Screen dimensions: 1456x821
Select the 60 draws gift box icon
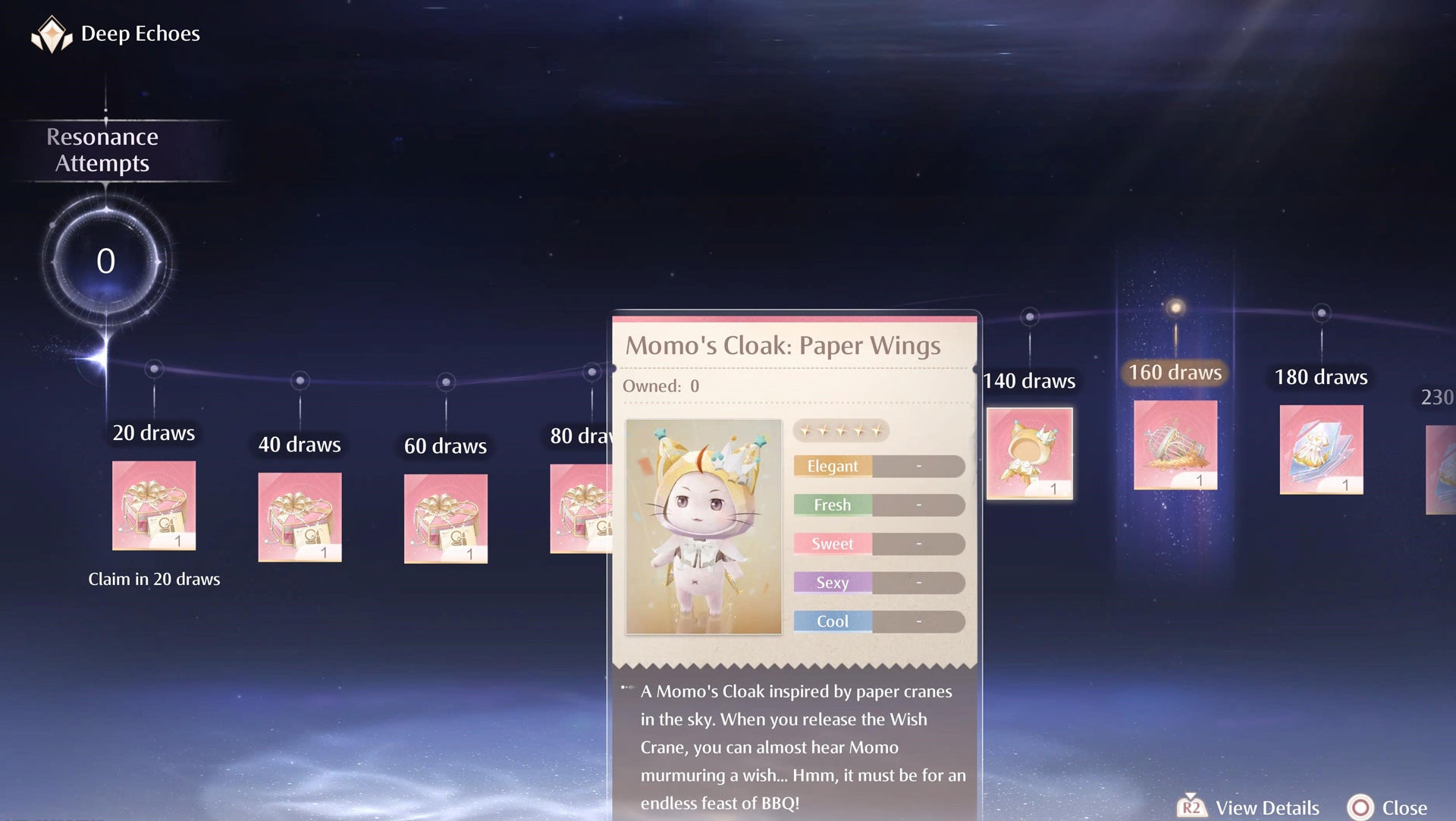(445, 520)
